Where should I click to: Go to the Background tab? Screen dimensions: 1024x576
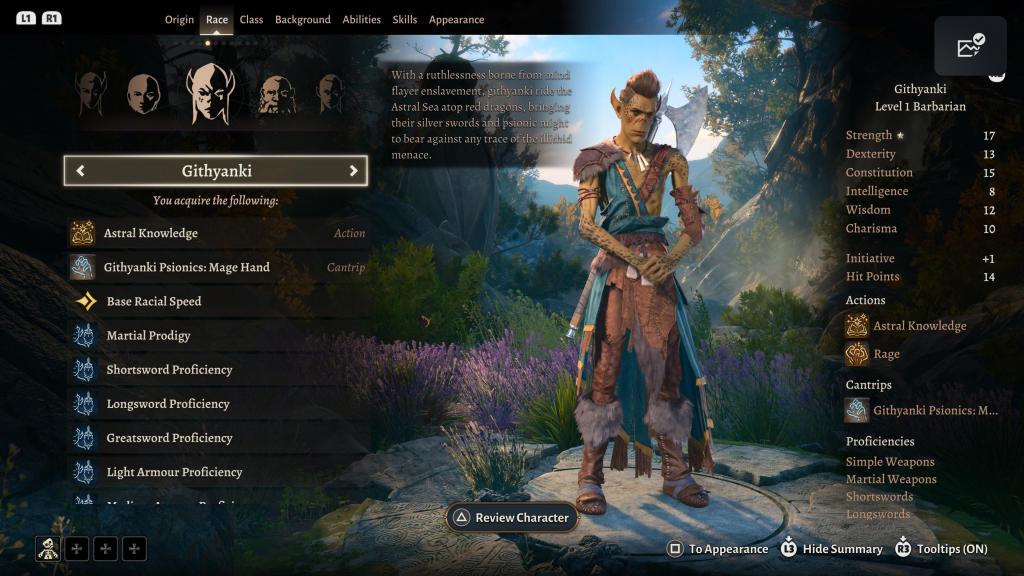pos(302,20)
